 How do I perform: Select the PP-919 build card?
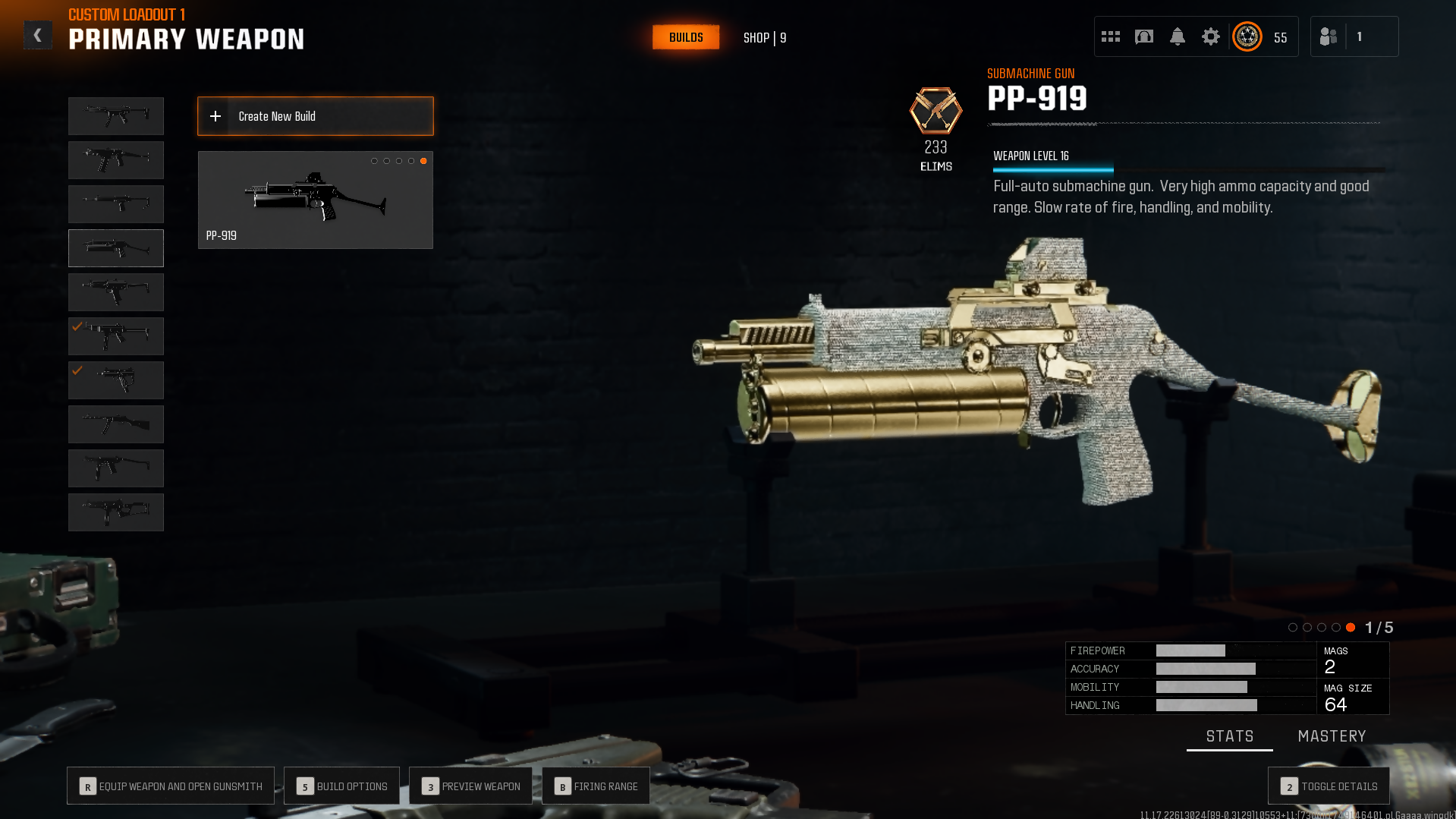[316, 200]
